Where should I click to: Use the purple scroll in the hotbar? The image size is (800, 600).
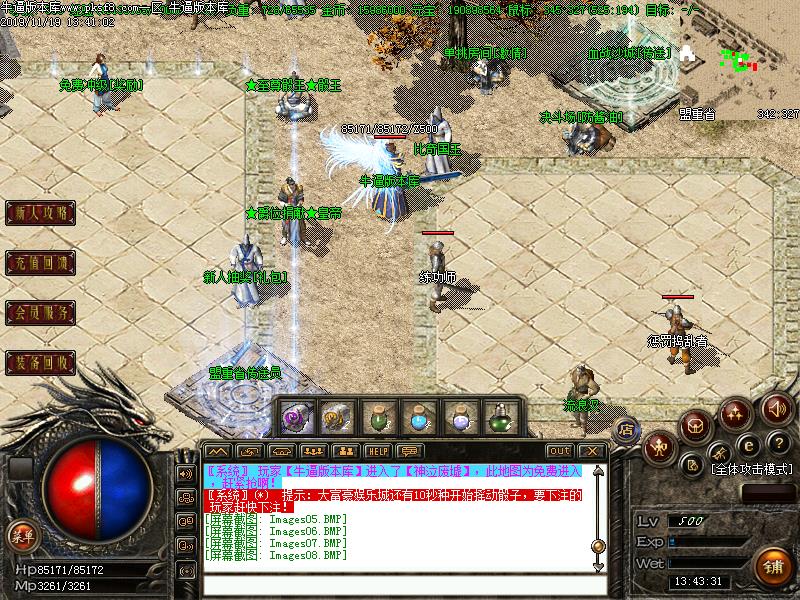[x=297, y=416]
